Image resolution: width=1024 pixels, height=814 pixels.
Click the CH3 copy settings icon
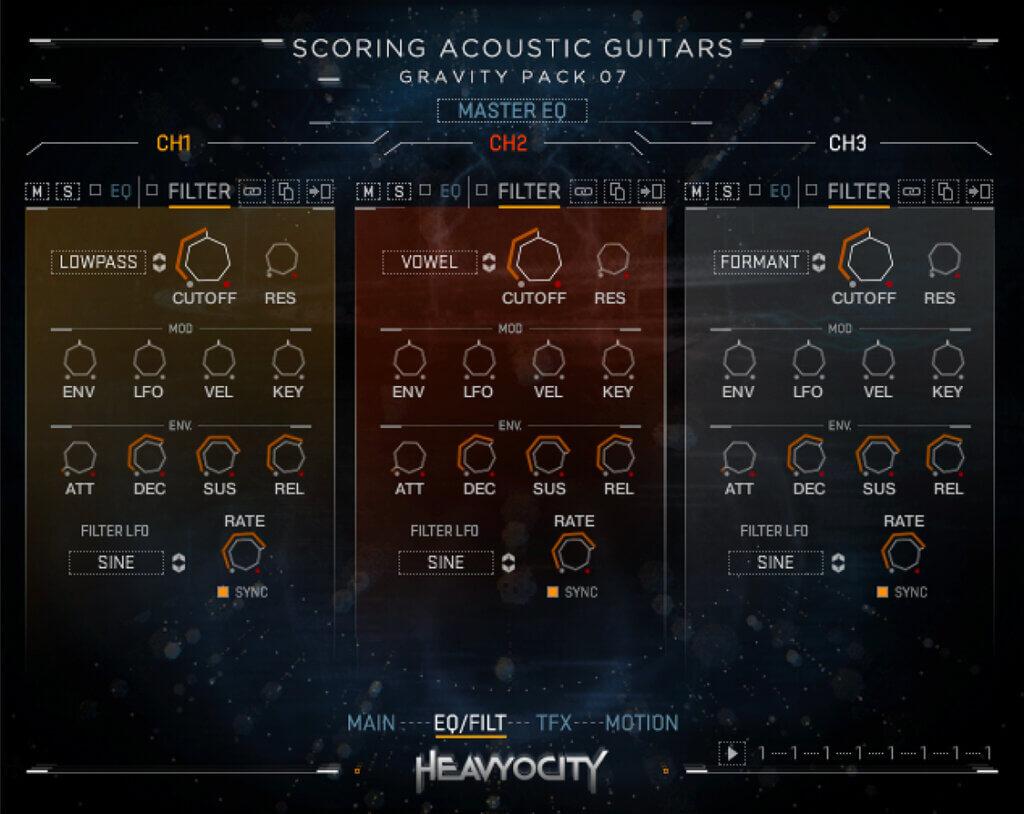[x=945, y=191]
